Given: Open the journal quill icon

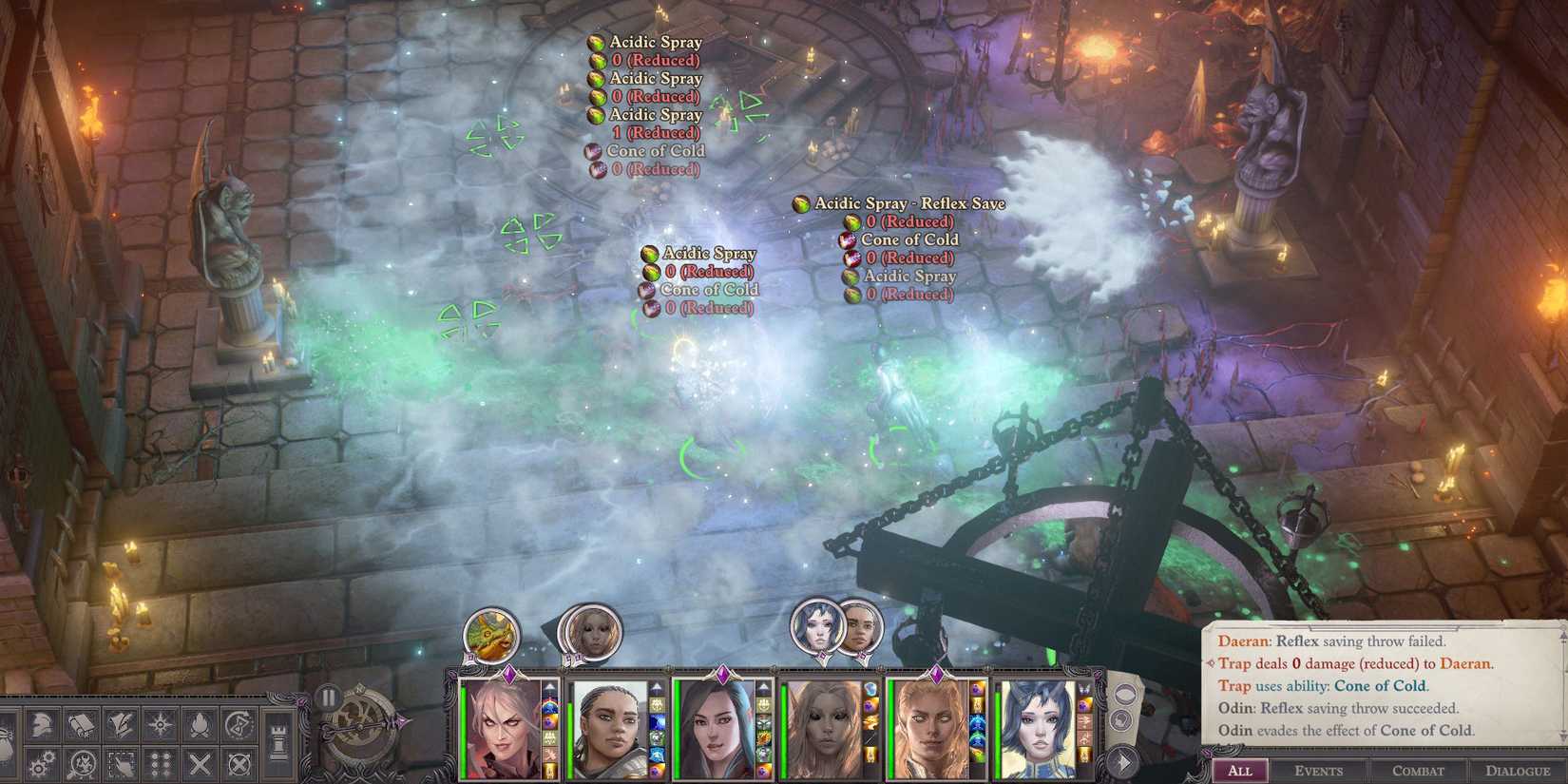Looking at the screenshot, I should click(x=121, y=724).
